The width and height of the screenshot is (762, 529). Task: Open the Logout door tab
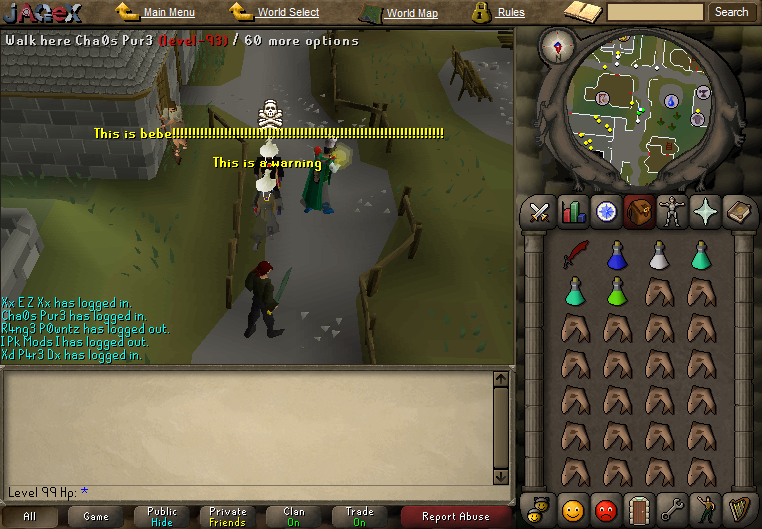coord(637,509)
